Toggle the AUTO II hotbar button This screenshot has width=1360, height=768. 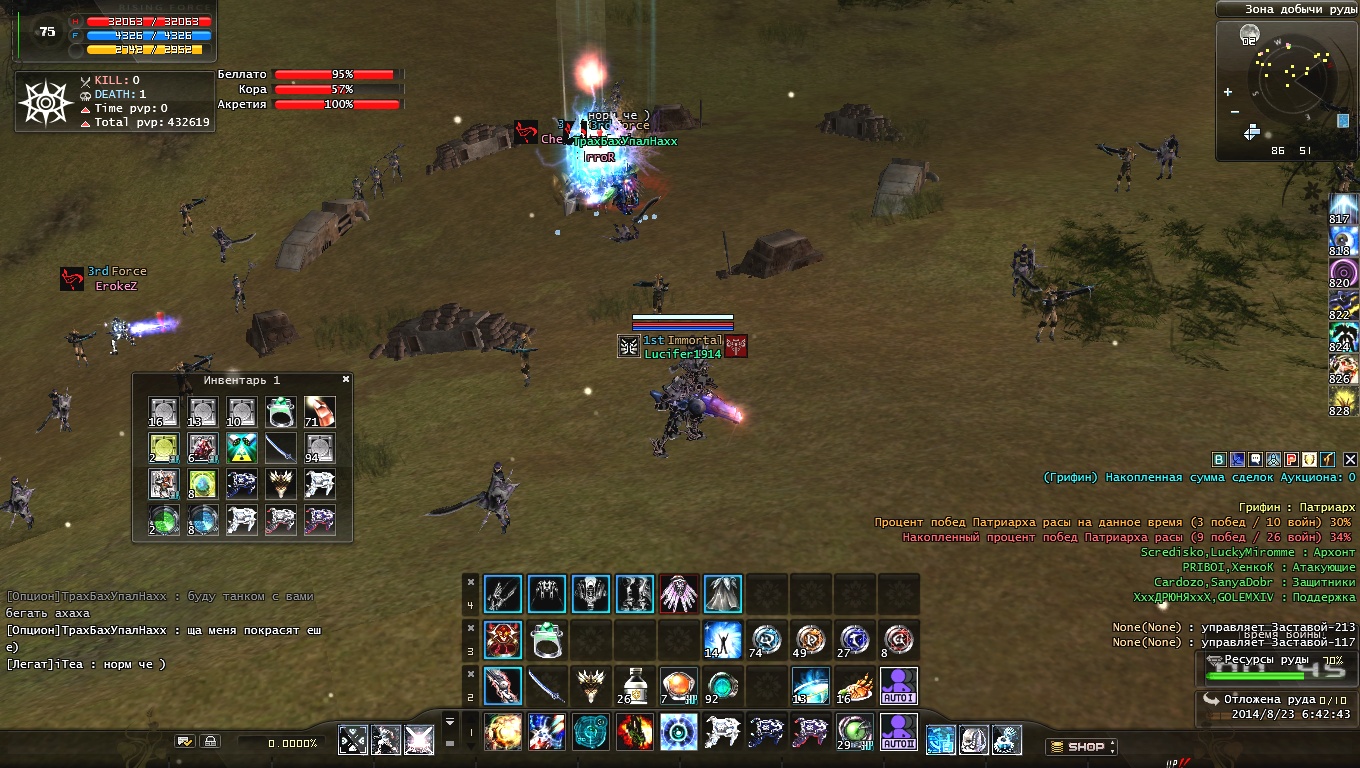899,731
